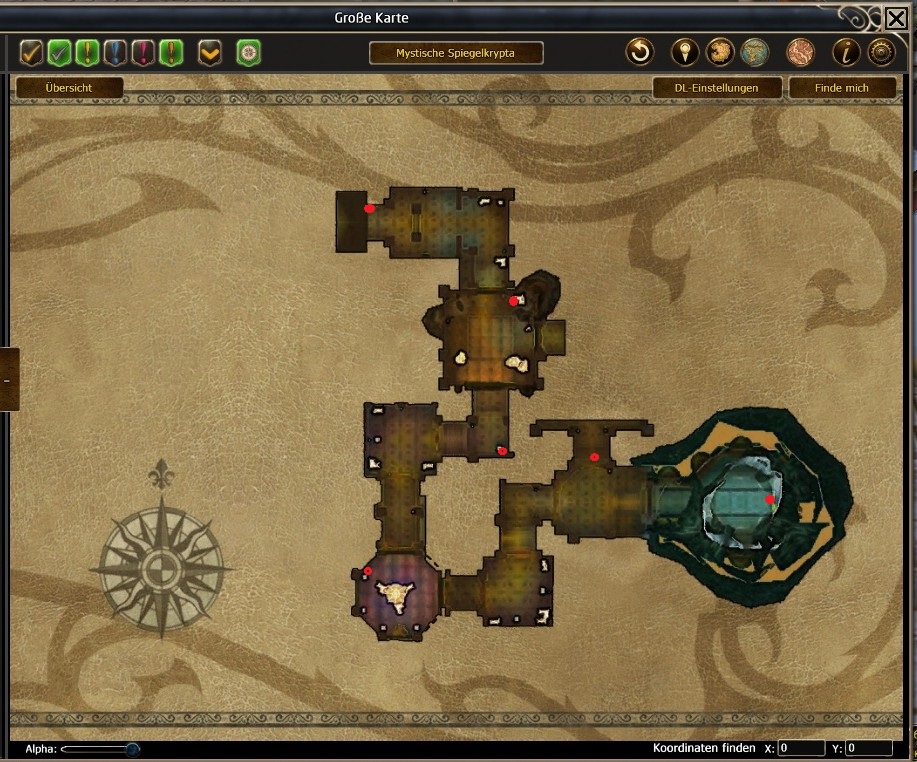
Task: Open the blue-green world globe map
Action: point(756,52)
